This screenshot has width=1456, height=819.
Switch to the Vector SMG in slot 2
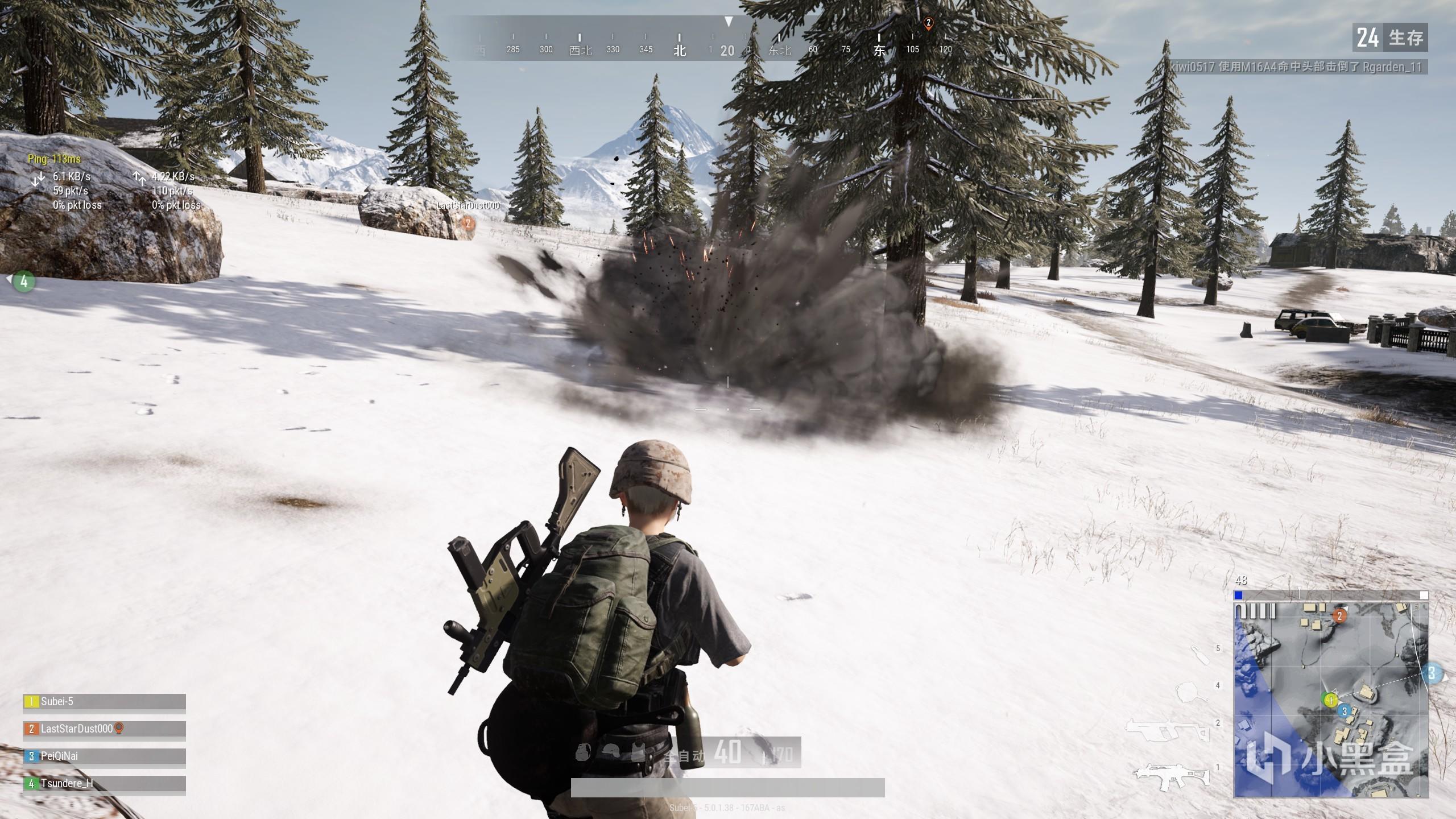pyautogui.click(x=1167, y=730)
